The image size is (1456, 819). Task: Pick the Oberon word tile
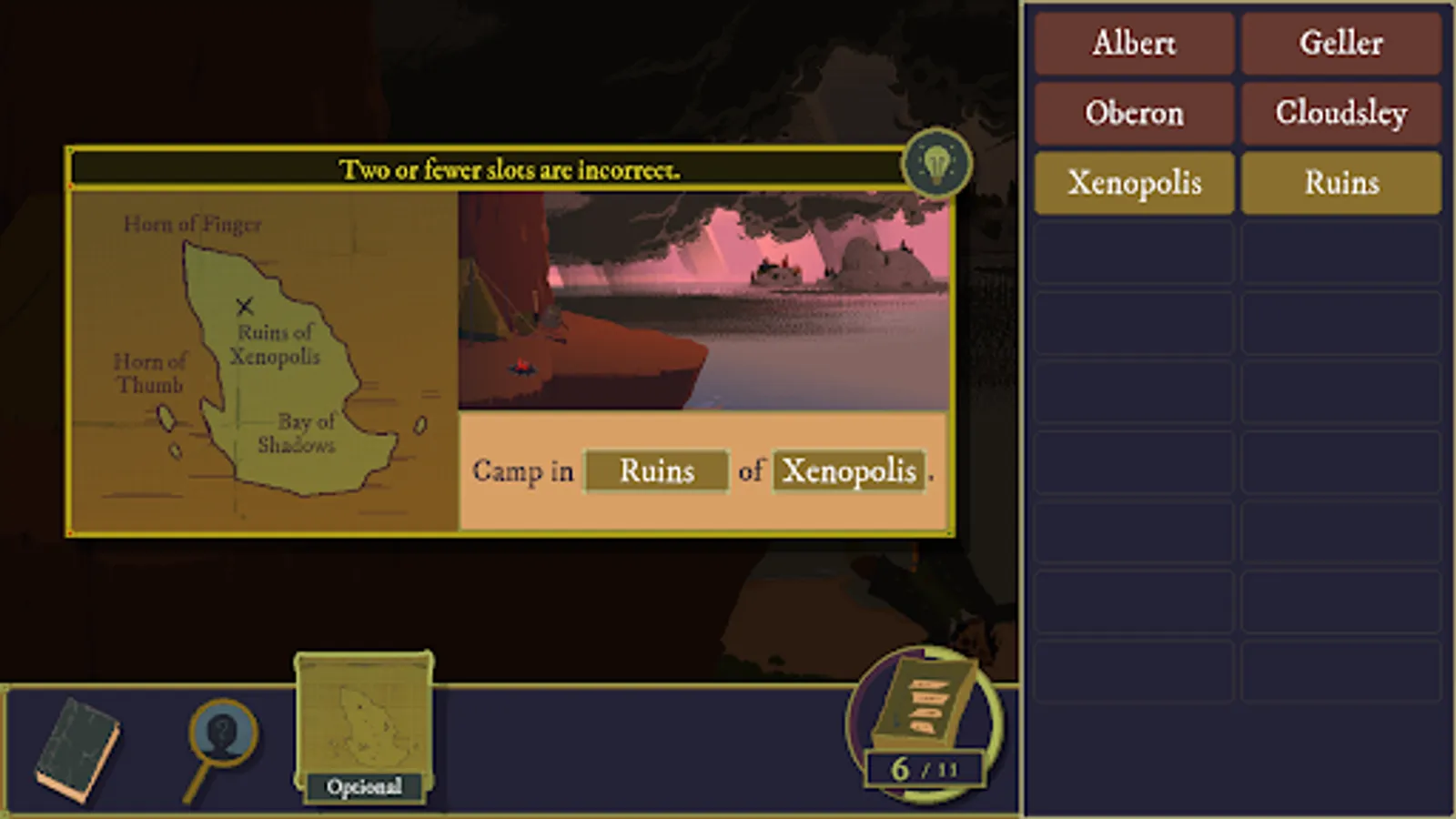point(1134,113)
